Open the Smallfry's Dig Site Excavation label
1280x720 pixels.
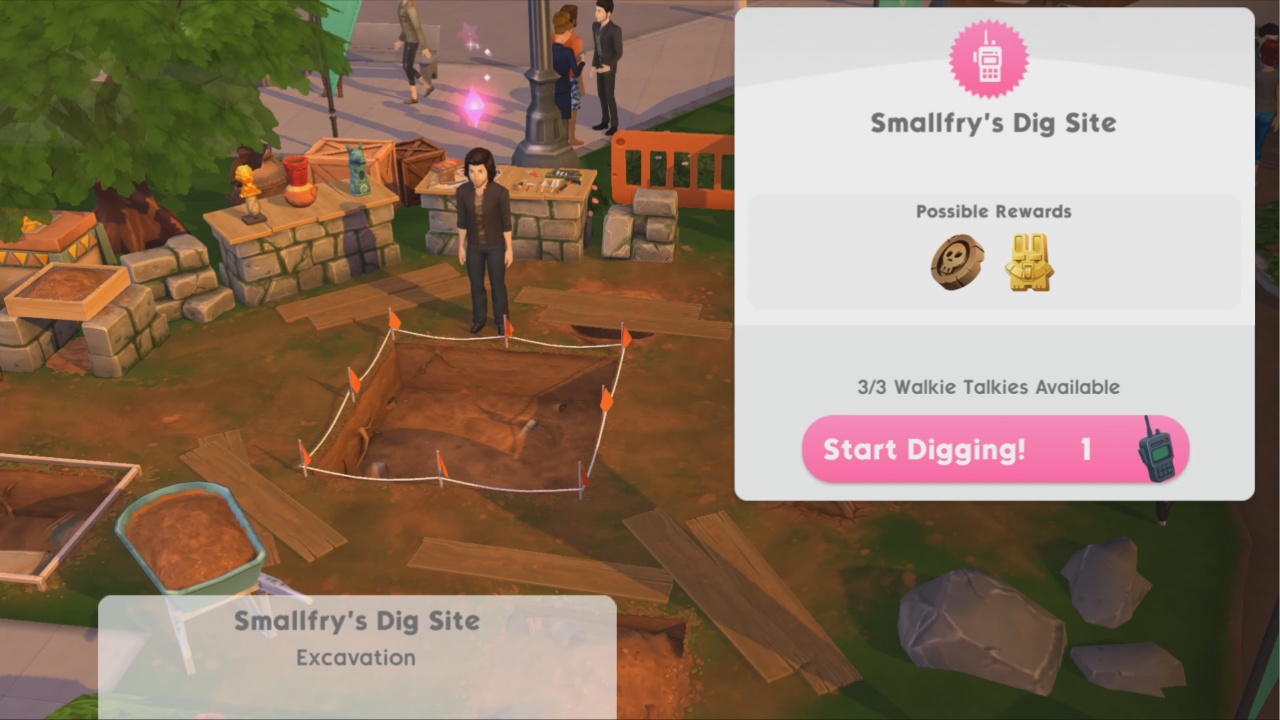pyautogui.click(x=357, y=638)
